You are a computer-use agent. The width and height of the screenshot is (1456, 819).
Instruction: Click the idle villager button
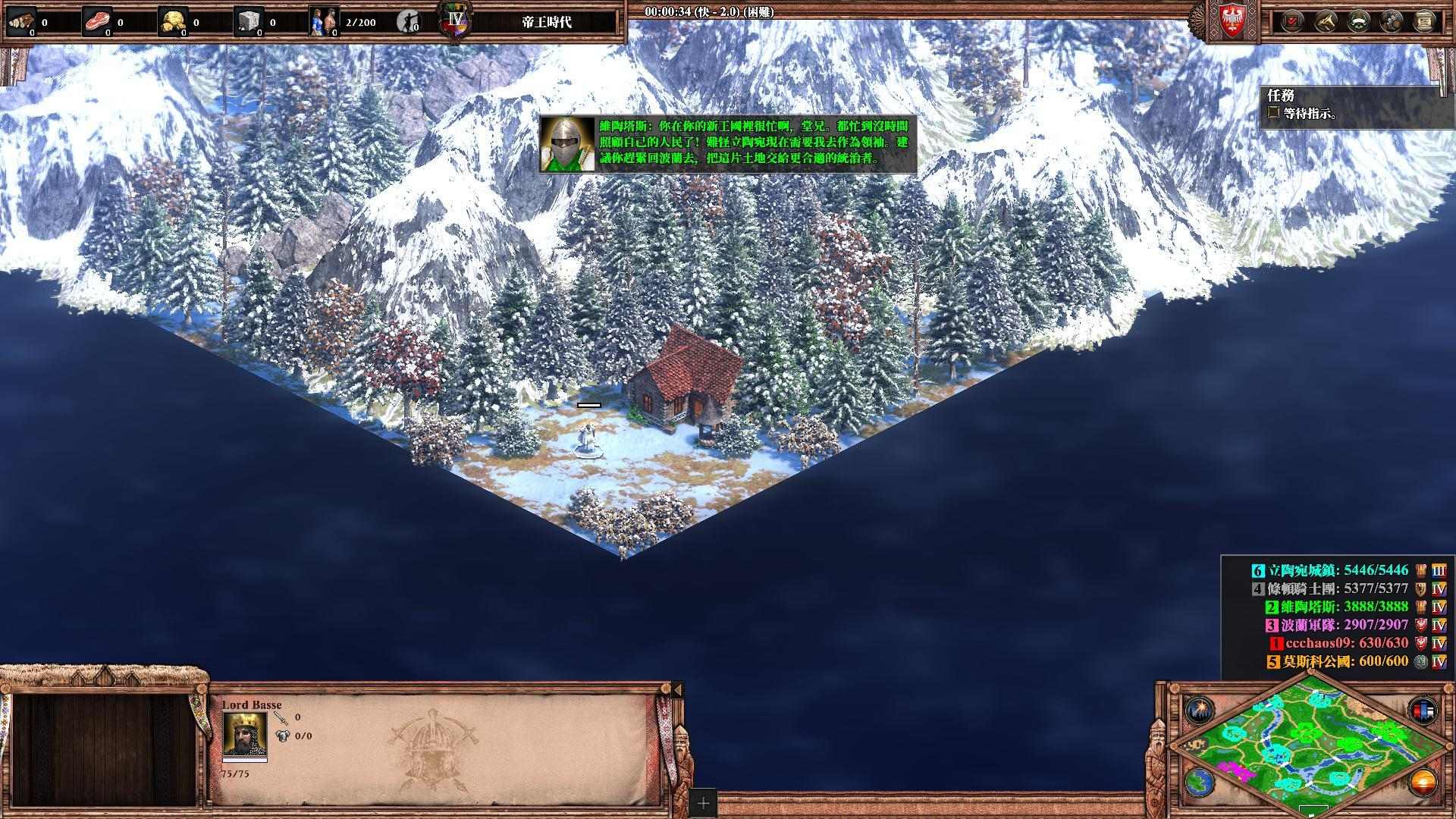pos(407,22)
